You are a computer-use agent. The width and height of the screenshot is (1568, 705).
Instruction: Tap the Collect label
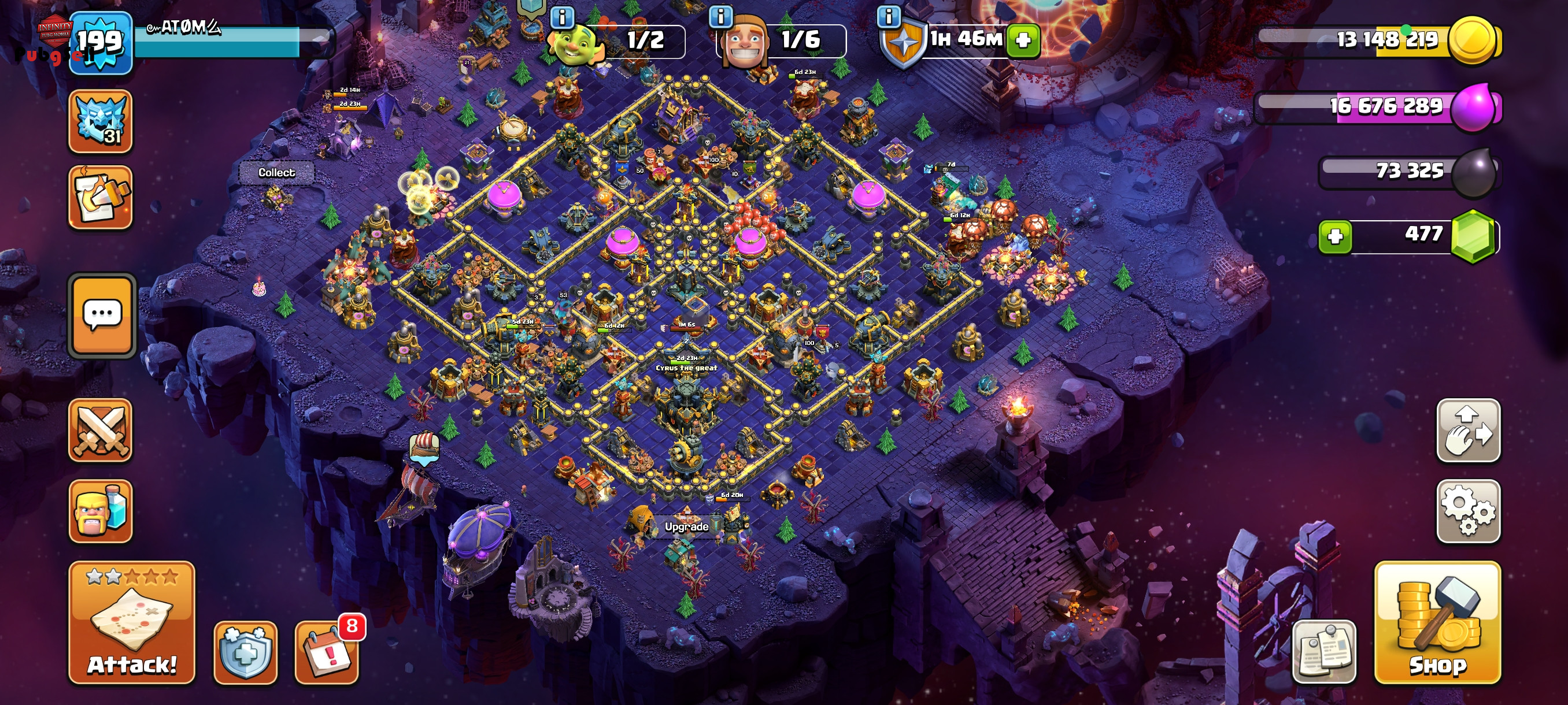[x=276, y=173]
